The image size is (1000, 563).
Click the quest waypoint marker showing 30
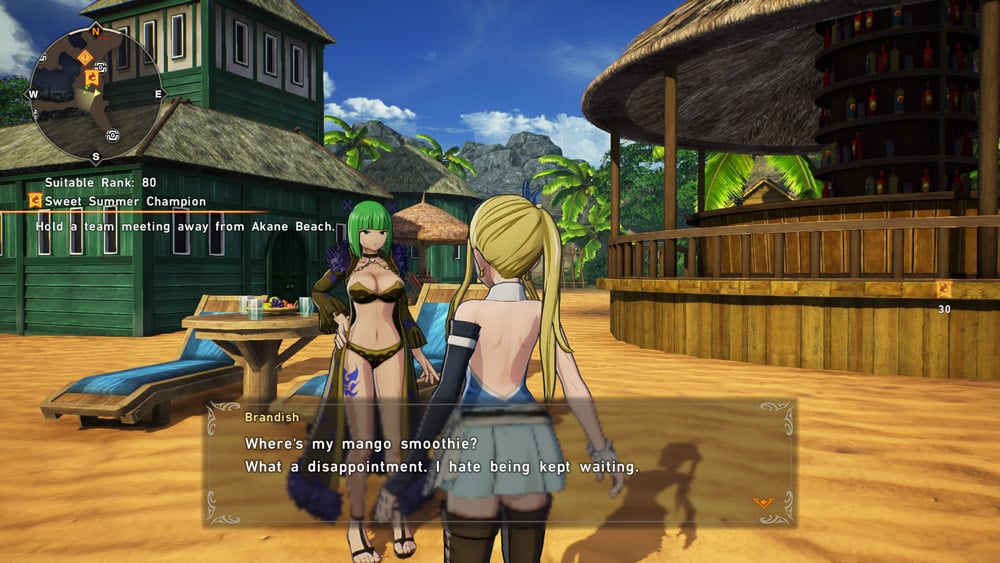[943, 289]
